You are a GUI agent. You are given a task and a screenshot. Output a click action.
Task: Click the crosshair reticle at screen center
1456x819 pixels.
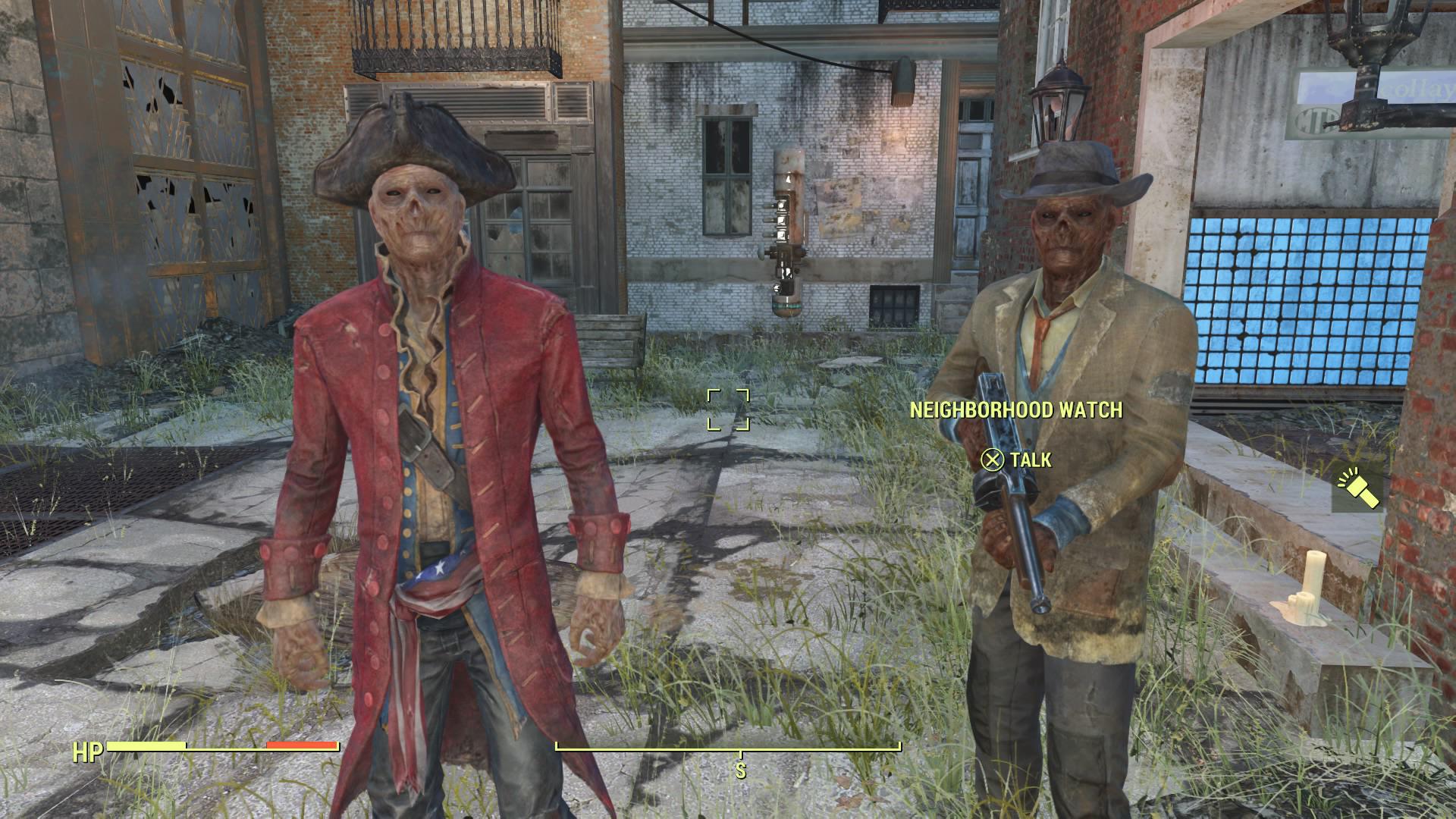(730, 409)
